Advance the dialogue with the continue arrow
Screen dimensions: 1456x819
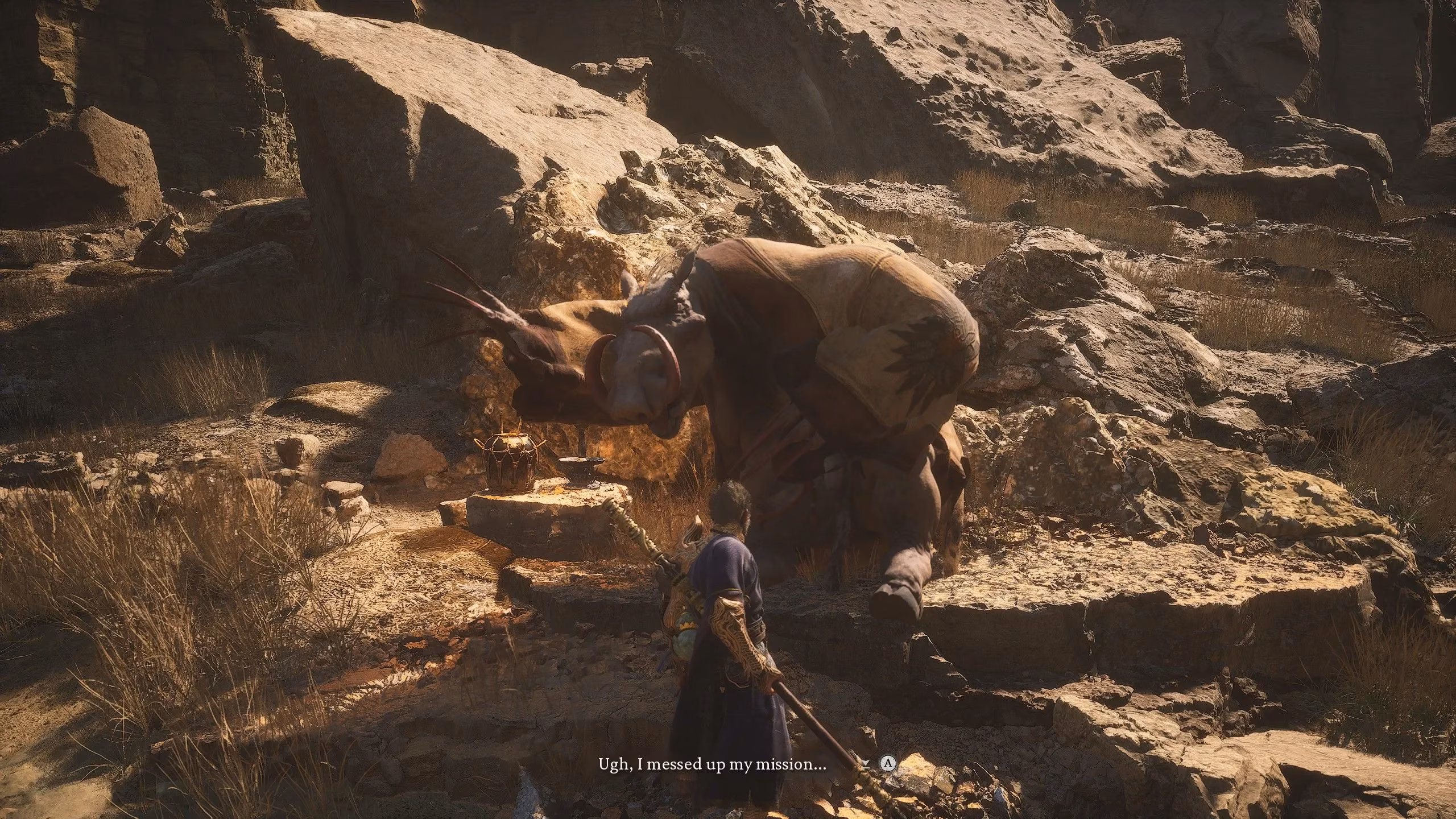click(865, 764)
